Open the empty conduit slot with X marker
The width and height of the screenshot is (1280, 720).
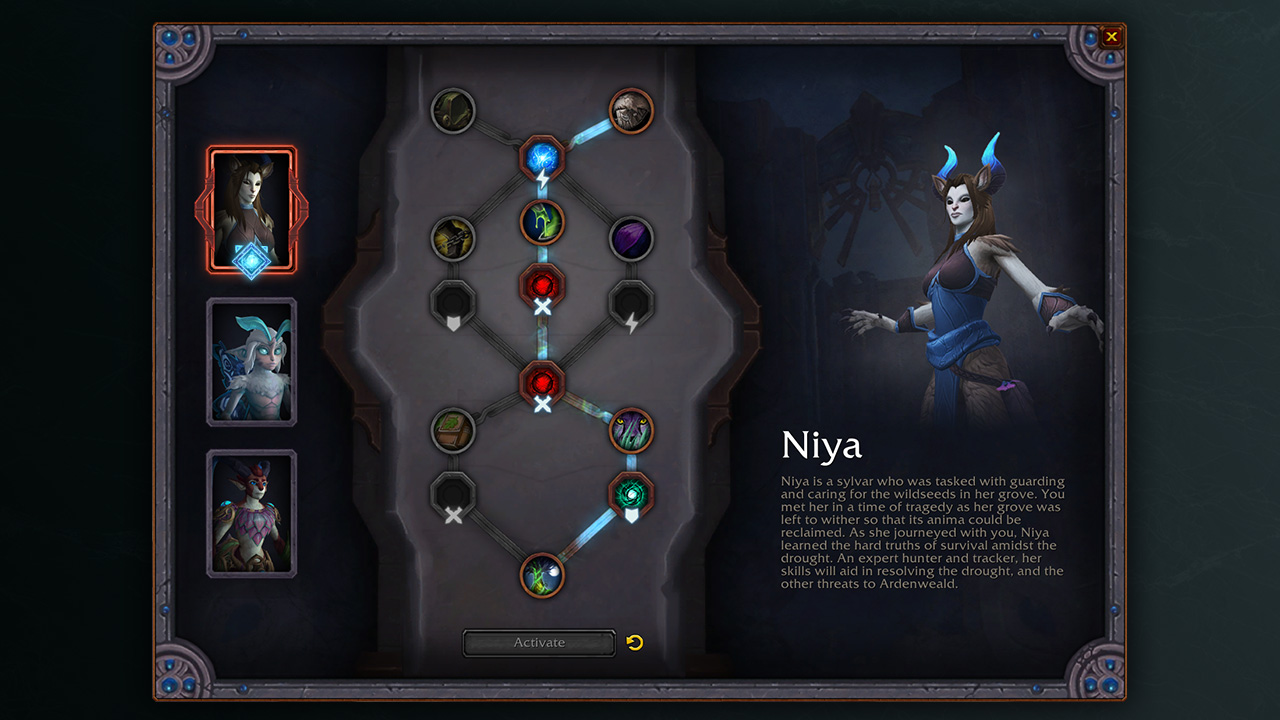tap(453, 494)
